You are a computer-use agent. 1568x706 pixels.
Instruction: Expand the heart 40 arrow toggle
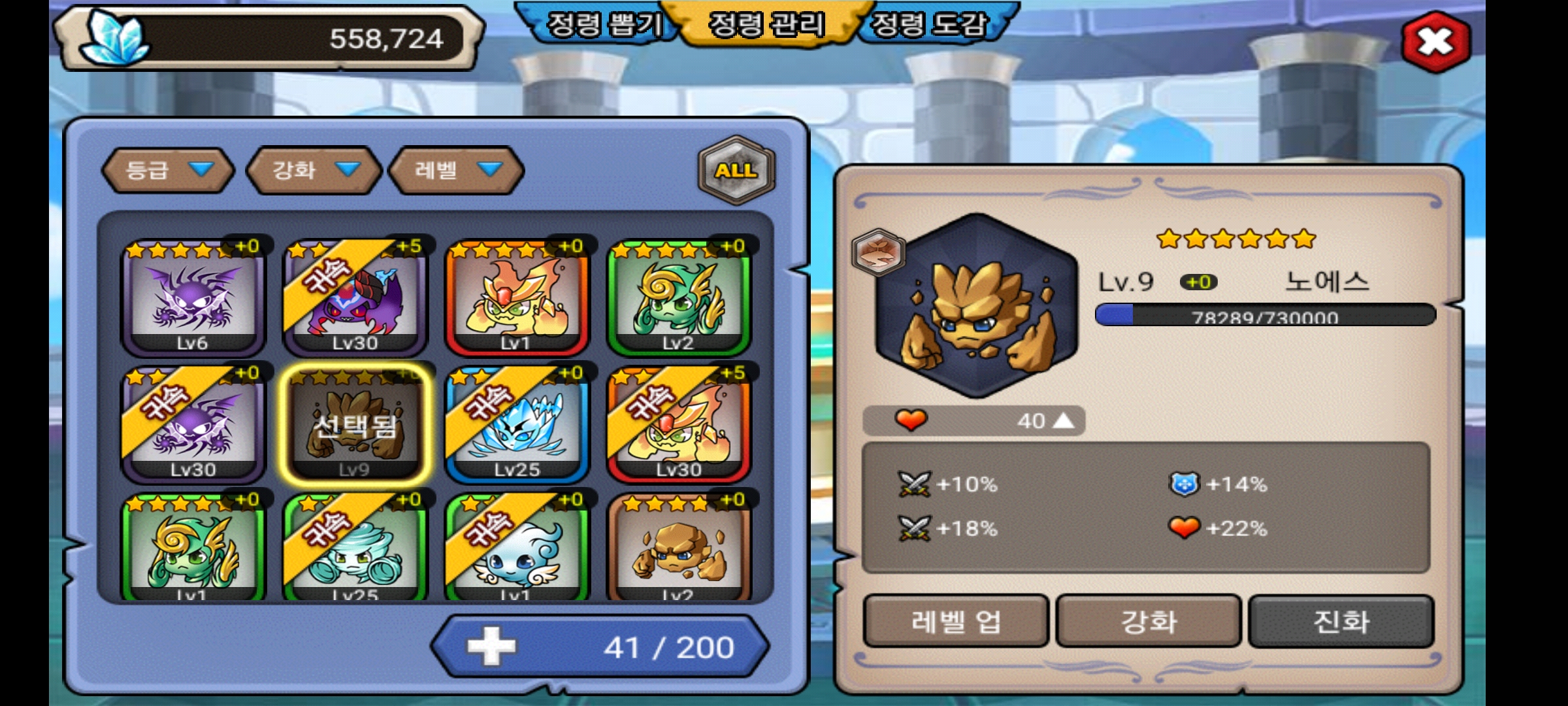1064,420
